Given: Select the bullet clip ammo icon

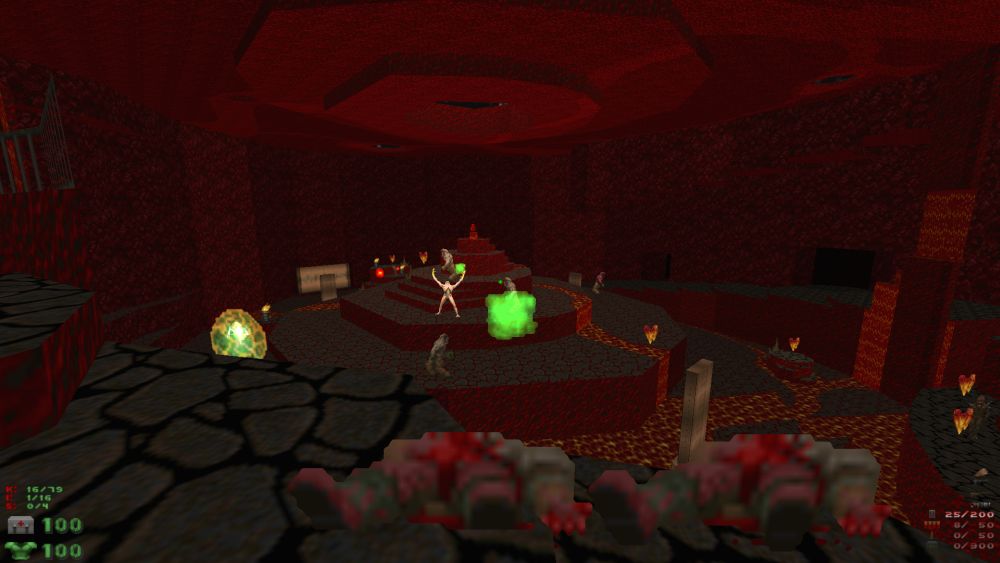Looking at the screenshot, I should (933, 515).
